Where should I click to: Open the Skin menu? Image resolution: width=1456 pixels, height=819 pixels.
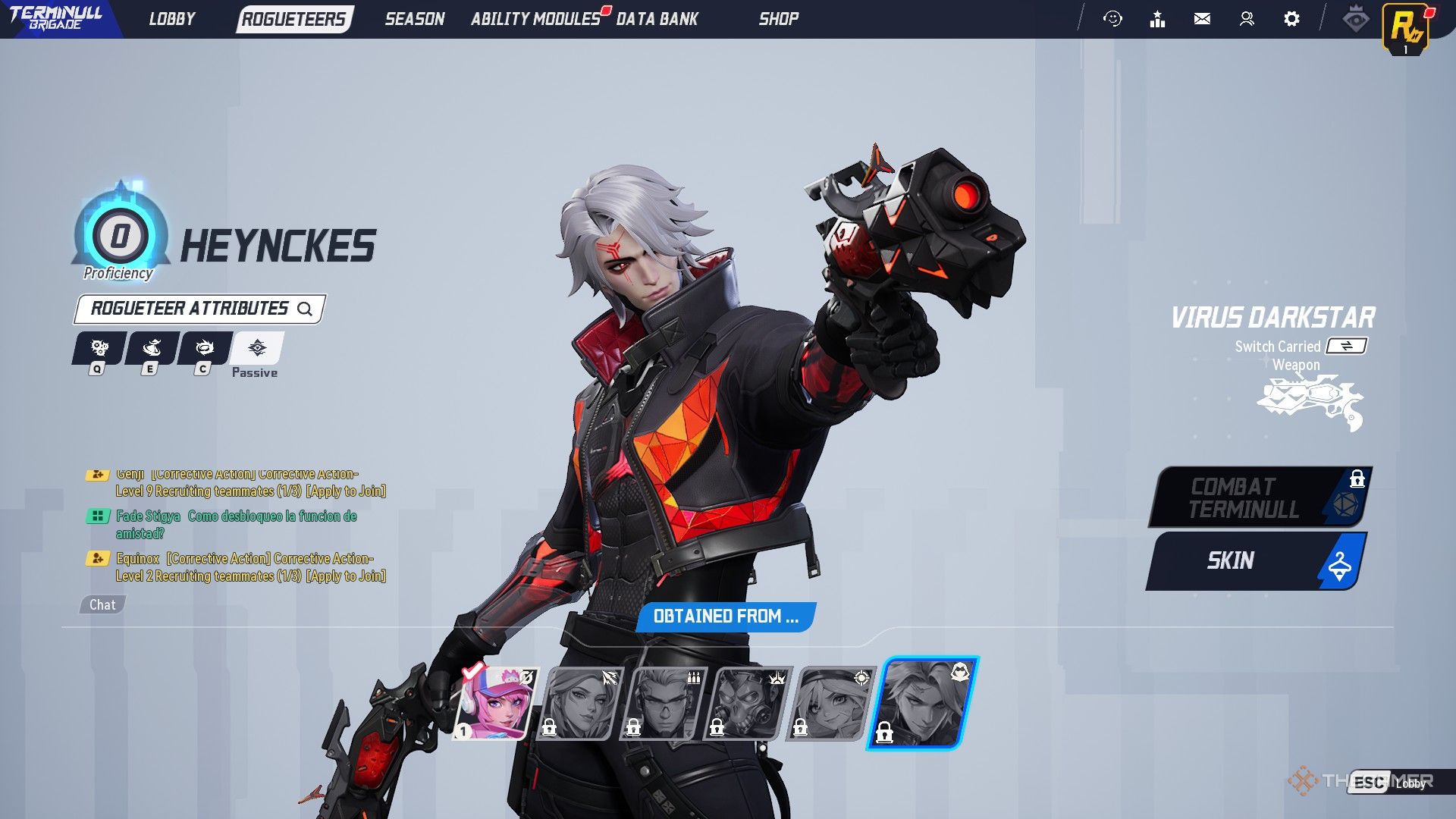pyautogui.click(x=1256, y=560)
